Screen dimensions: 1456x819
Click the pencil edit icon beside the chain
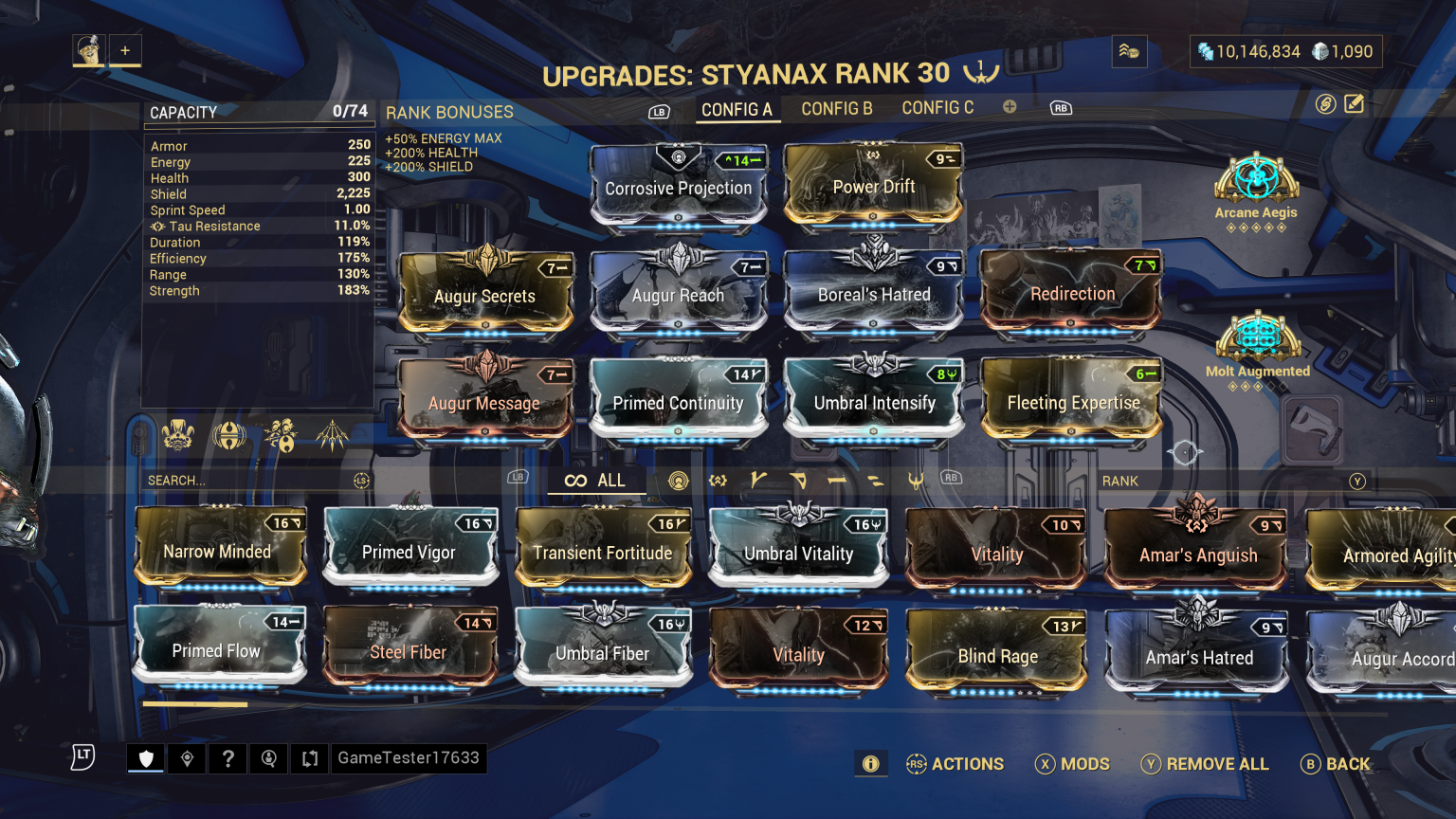click(1355, 104)
